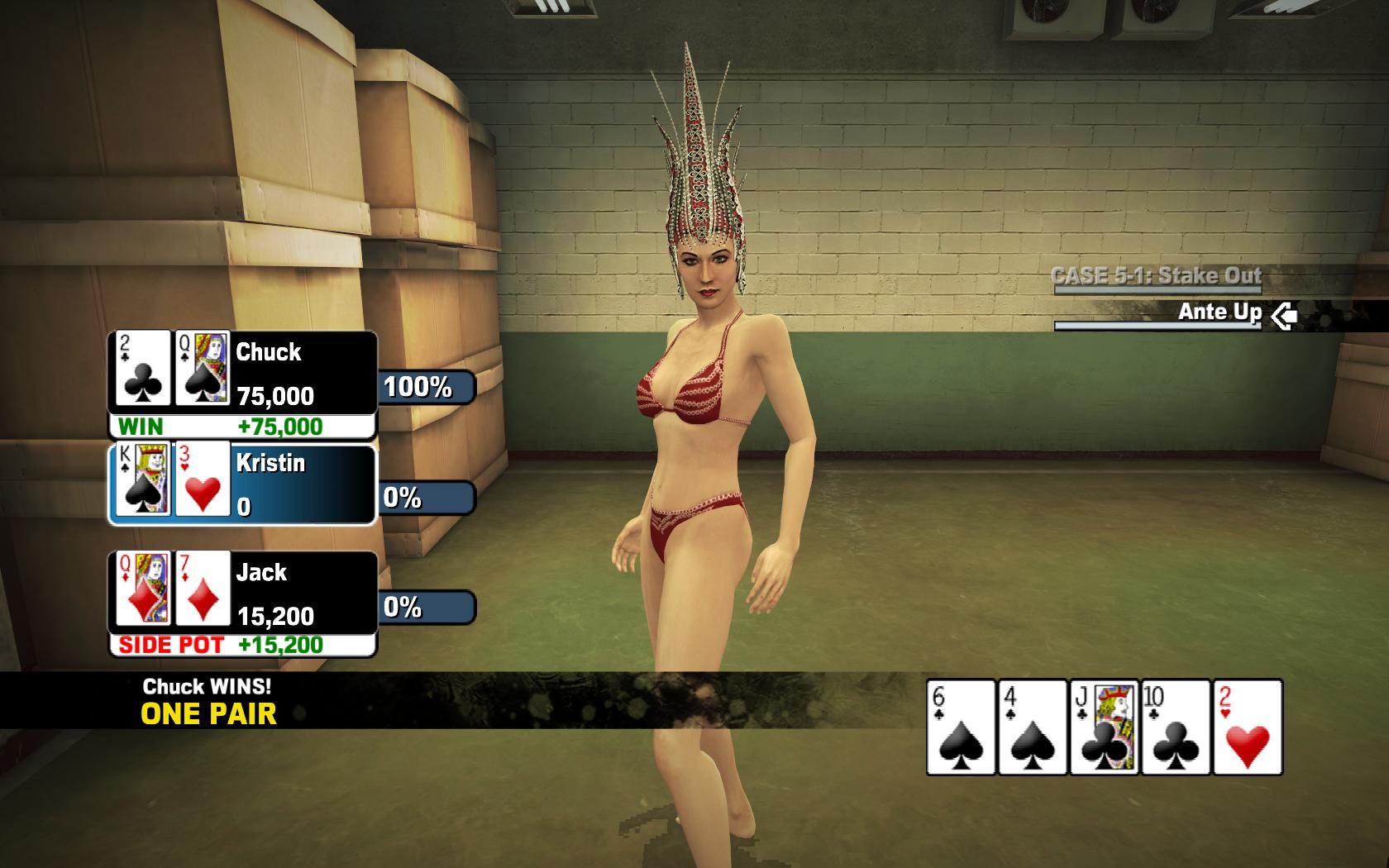Viewport: 1389px width, 868px height.
Task: Open the Ante Up objective tracker
Action: click(1220, 312)
